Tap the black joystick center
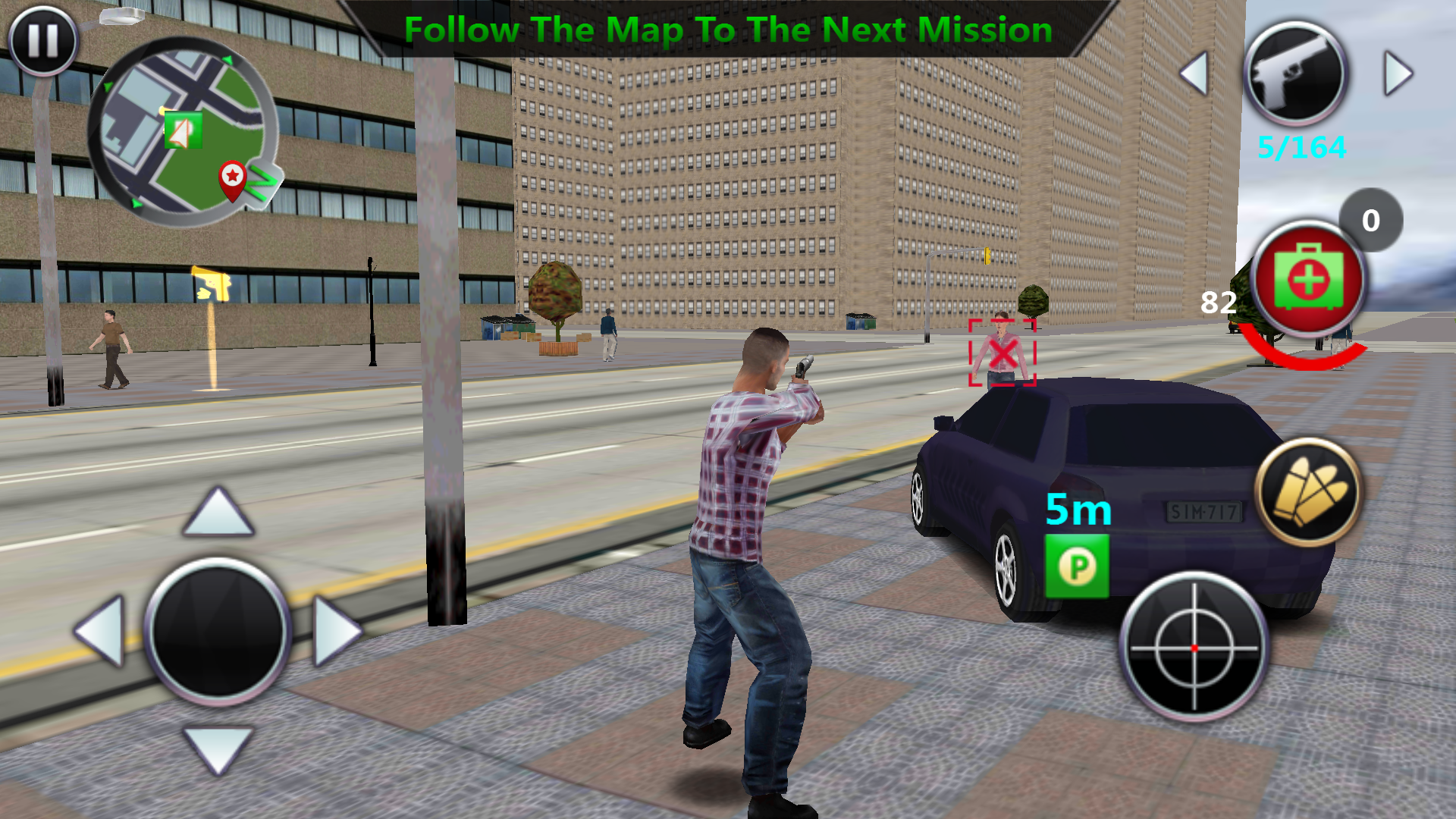The image size is (1456, 819). point(218,629)
